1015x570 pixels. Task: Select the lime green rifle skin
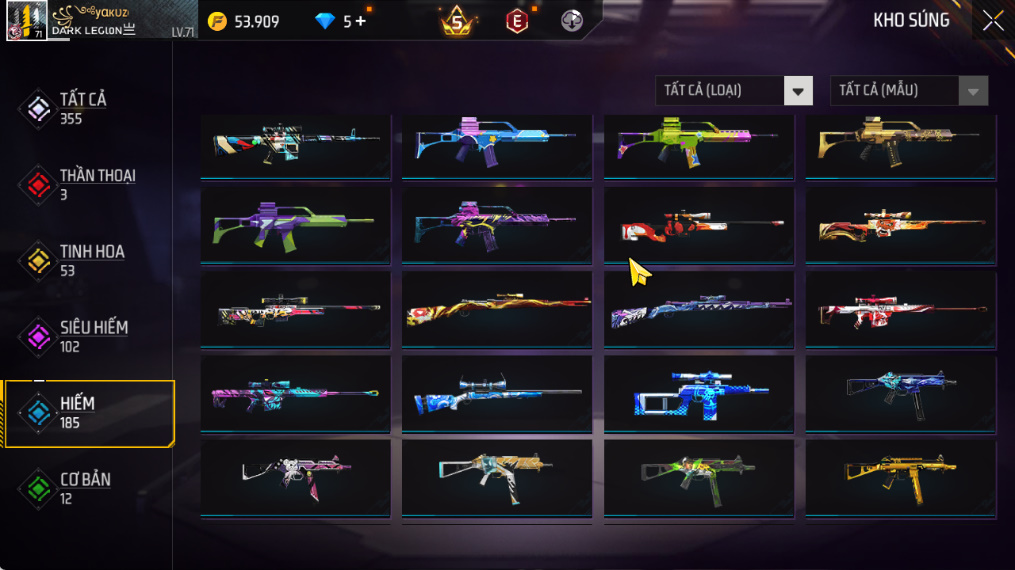(698, 140)
